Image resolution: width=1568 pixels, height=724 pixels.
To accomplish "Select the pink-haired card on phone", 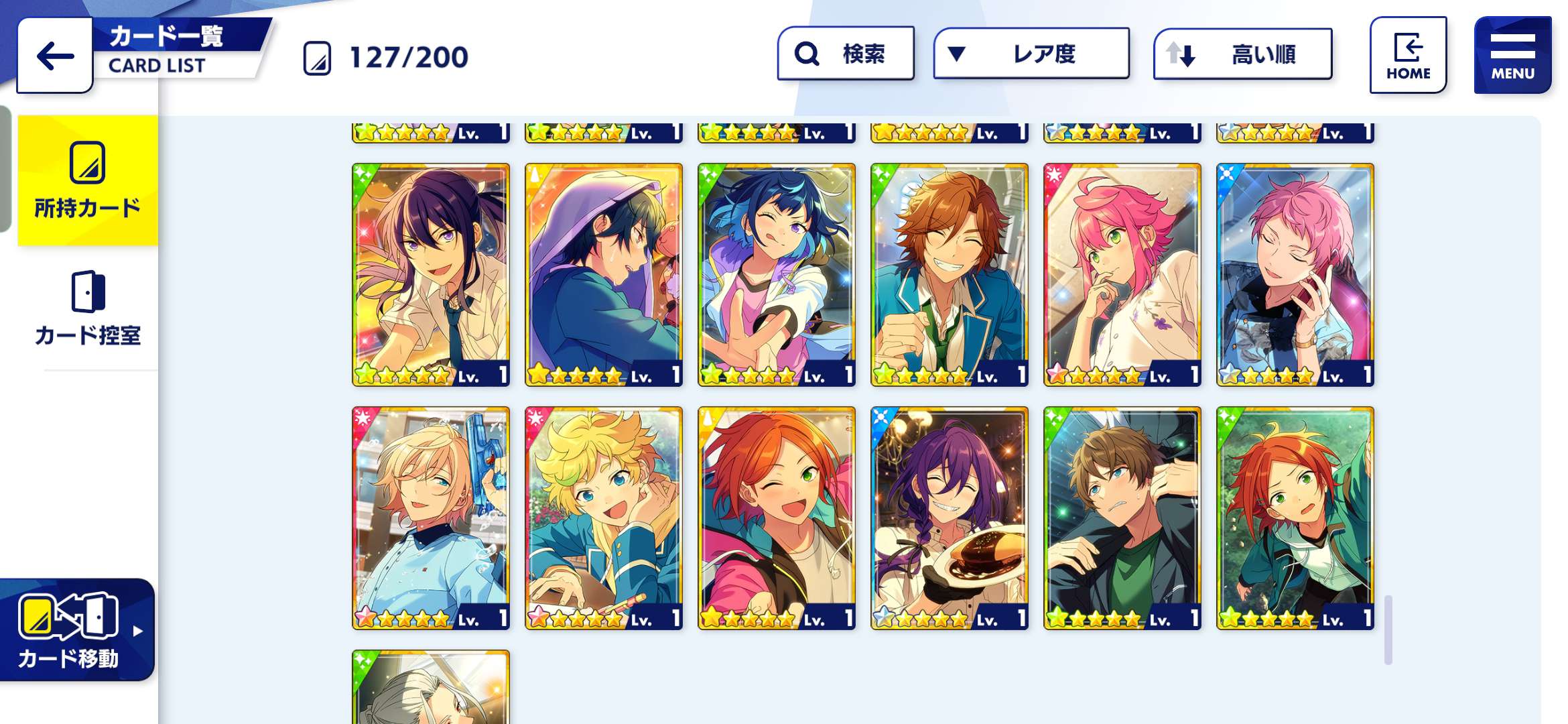I will 1295,275.
